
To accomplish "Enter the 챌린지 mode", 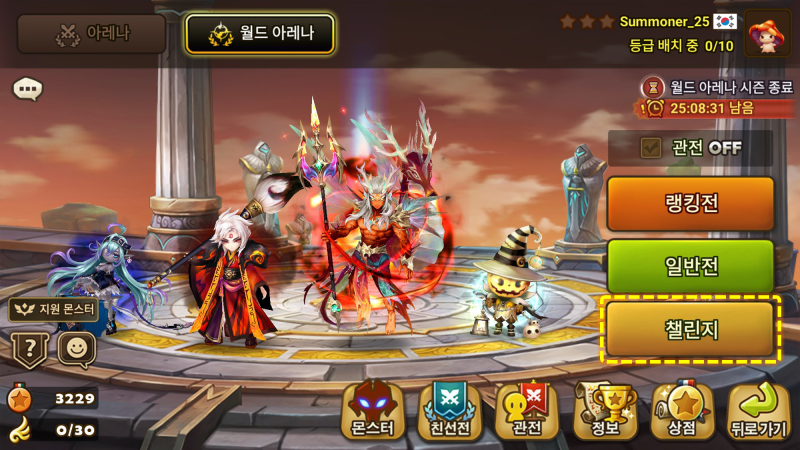I will pyautogui.click(x=690, y=329).
